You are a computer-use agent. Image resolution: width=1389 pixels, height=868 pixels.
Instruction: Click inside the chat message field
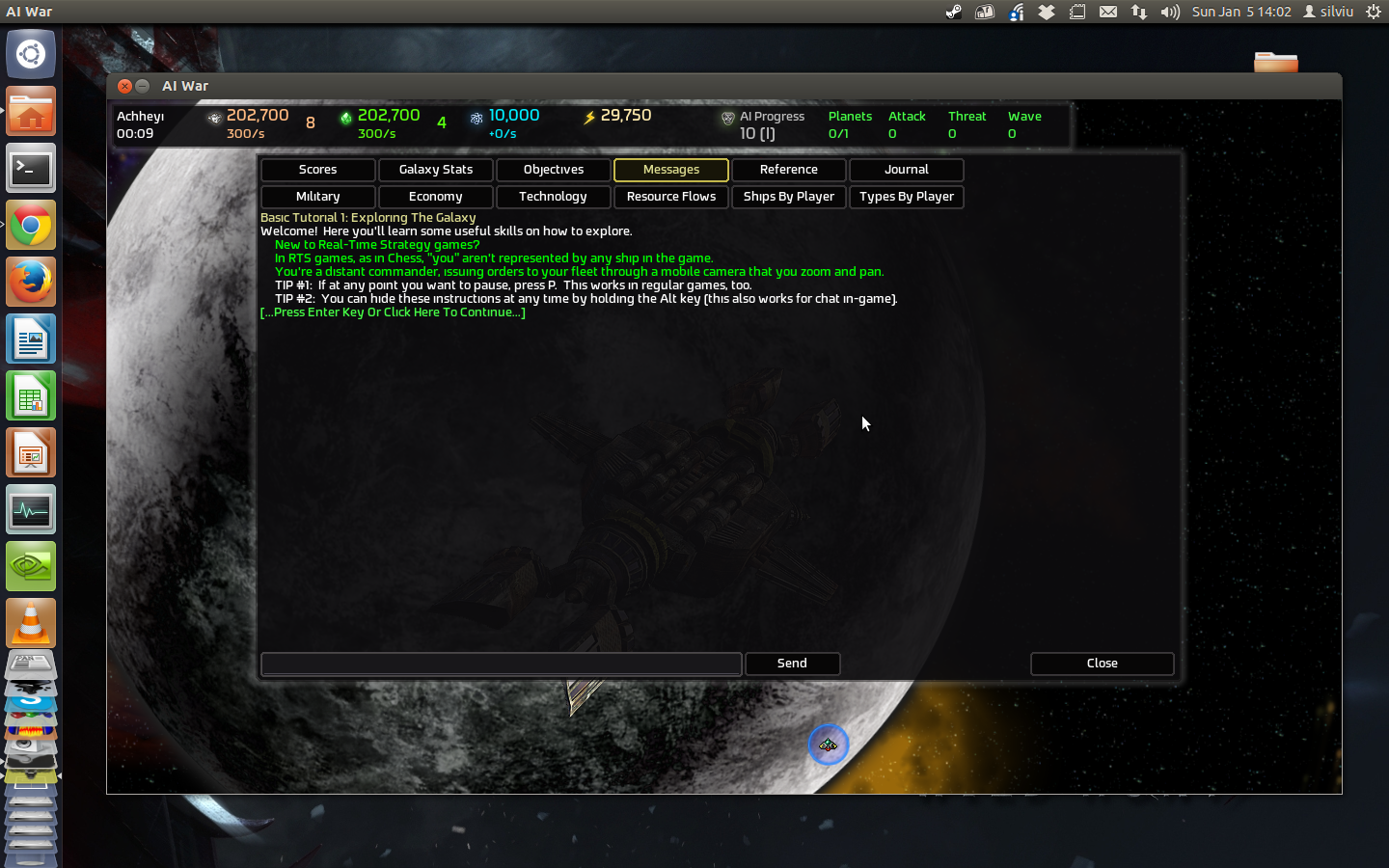(501, 664)
